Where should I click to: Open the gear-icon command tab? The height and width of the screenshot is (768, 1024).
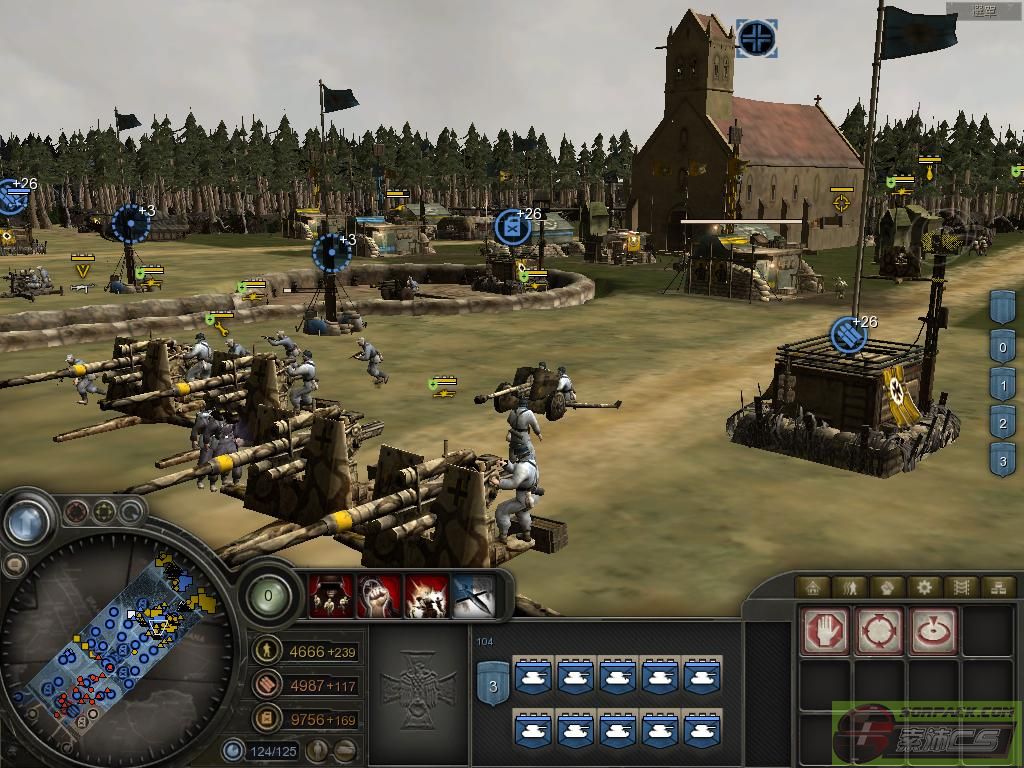924,586
